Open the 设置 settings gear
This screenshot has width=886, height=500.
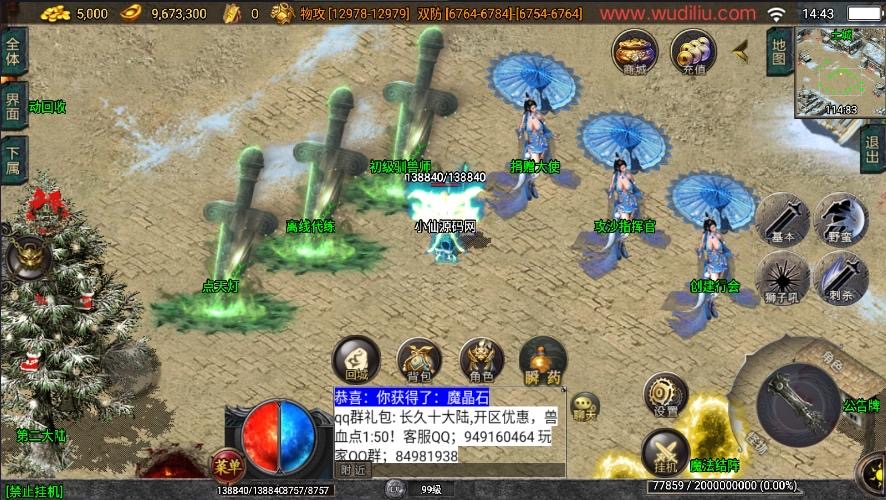tap(665, 394)
